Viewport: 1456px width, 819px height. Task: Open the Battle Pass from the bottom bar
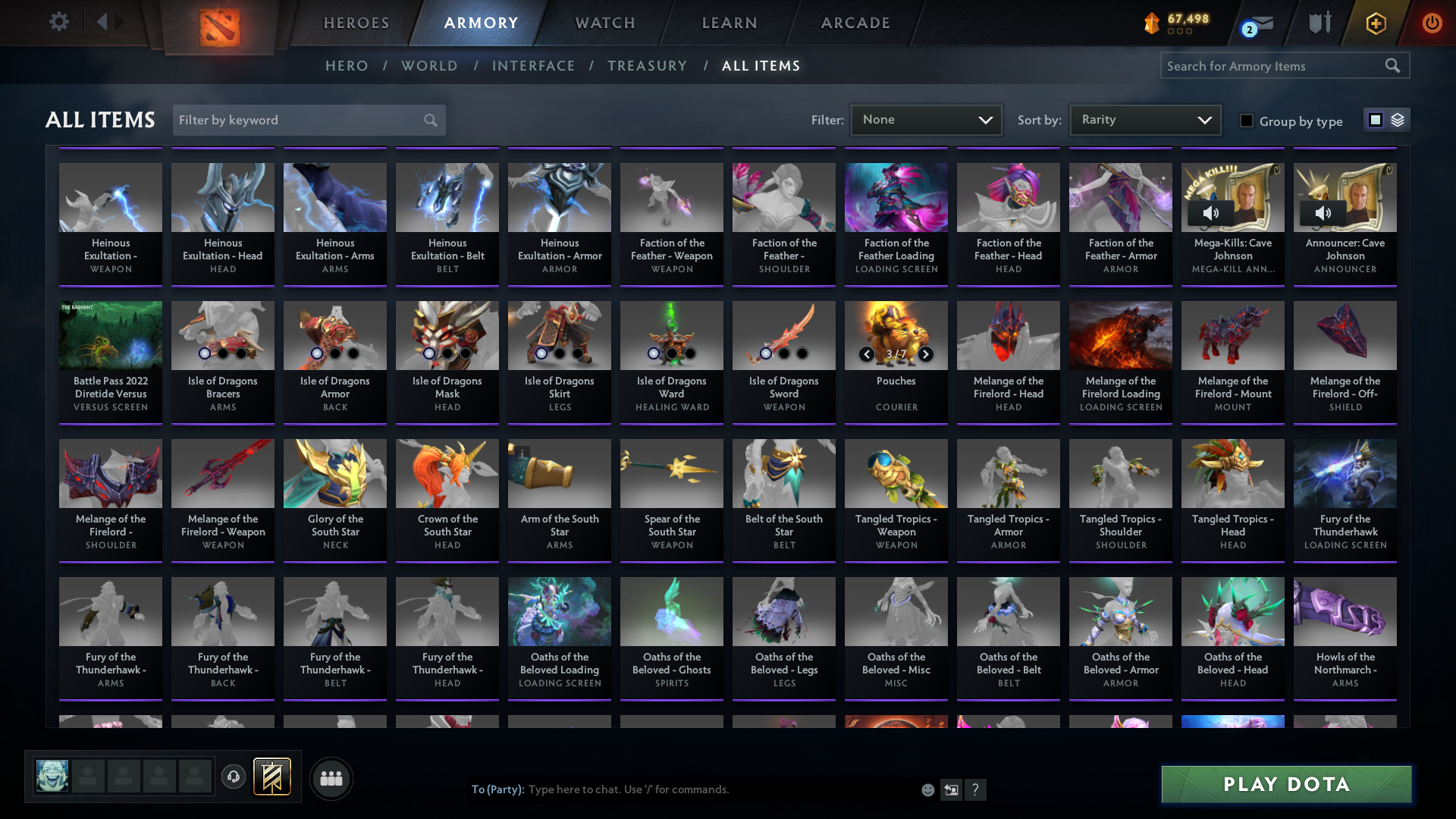273,777
